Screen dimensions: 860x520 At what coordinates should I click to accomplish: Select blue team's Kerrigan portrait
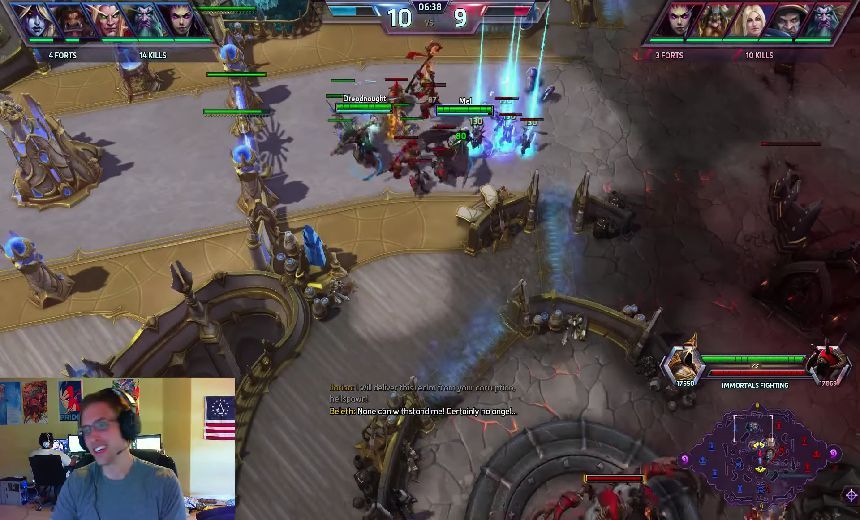click(x=182, y=20)
